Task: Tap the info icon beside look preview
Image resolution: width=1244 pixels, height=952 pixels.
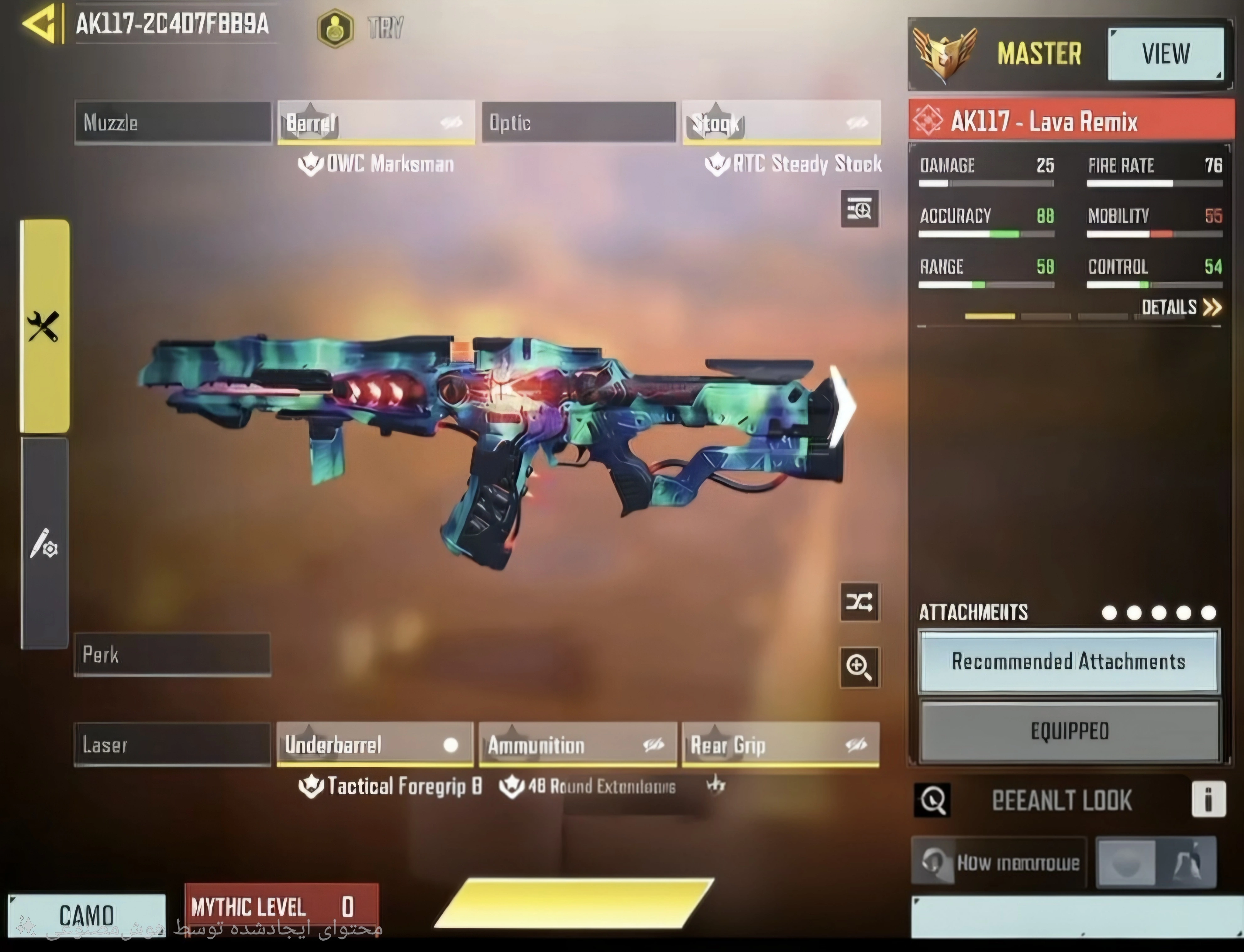Action: (x=1208, y=800)
